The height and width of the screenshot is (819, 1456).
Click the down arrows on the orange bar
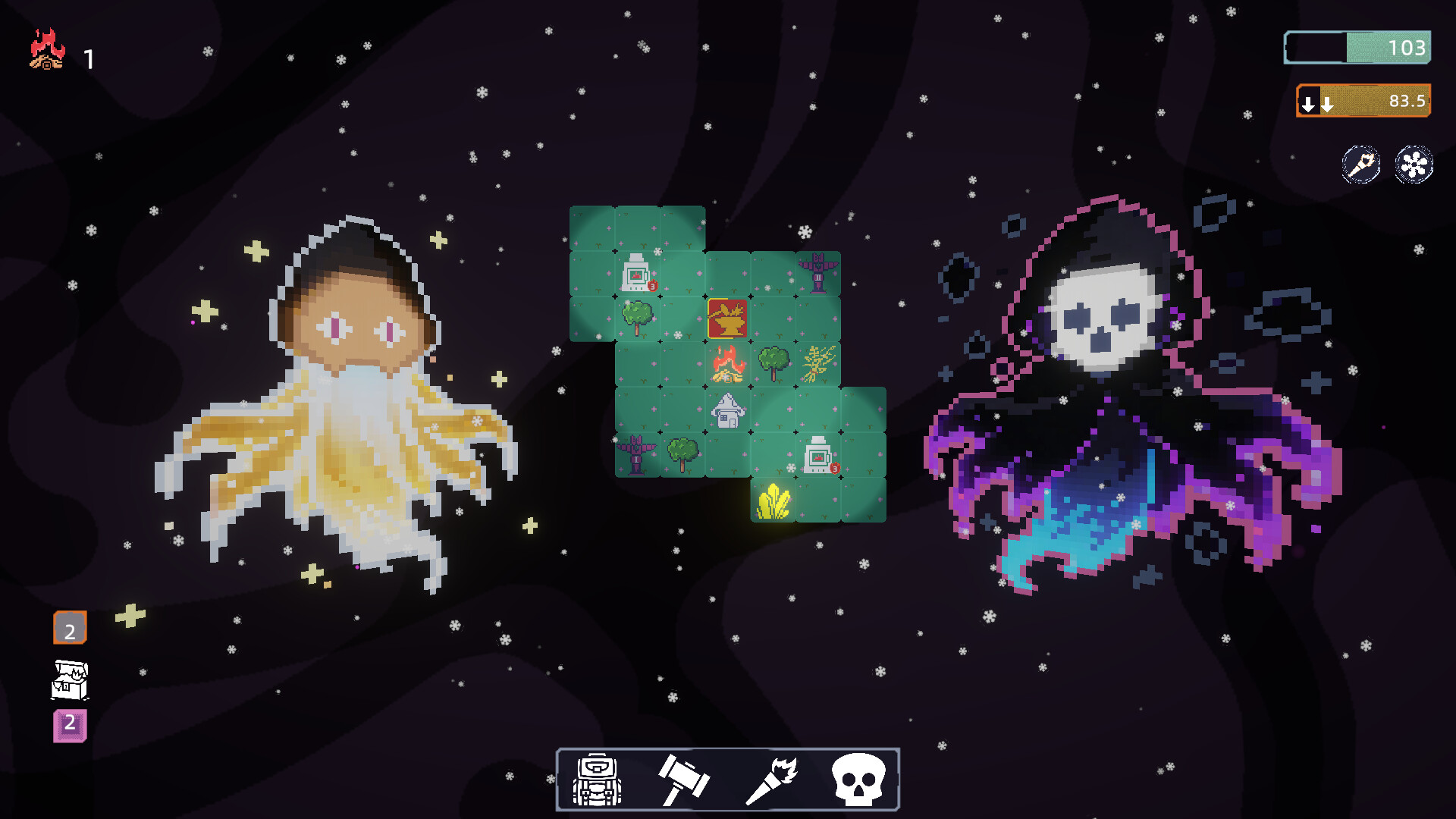click(1317, 102)
